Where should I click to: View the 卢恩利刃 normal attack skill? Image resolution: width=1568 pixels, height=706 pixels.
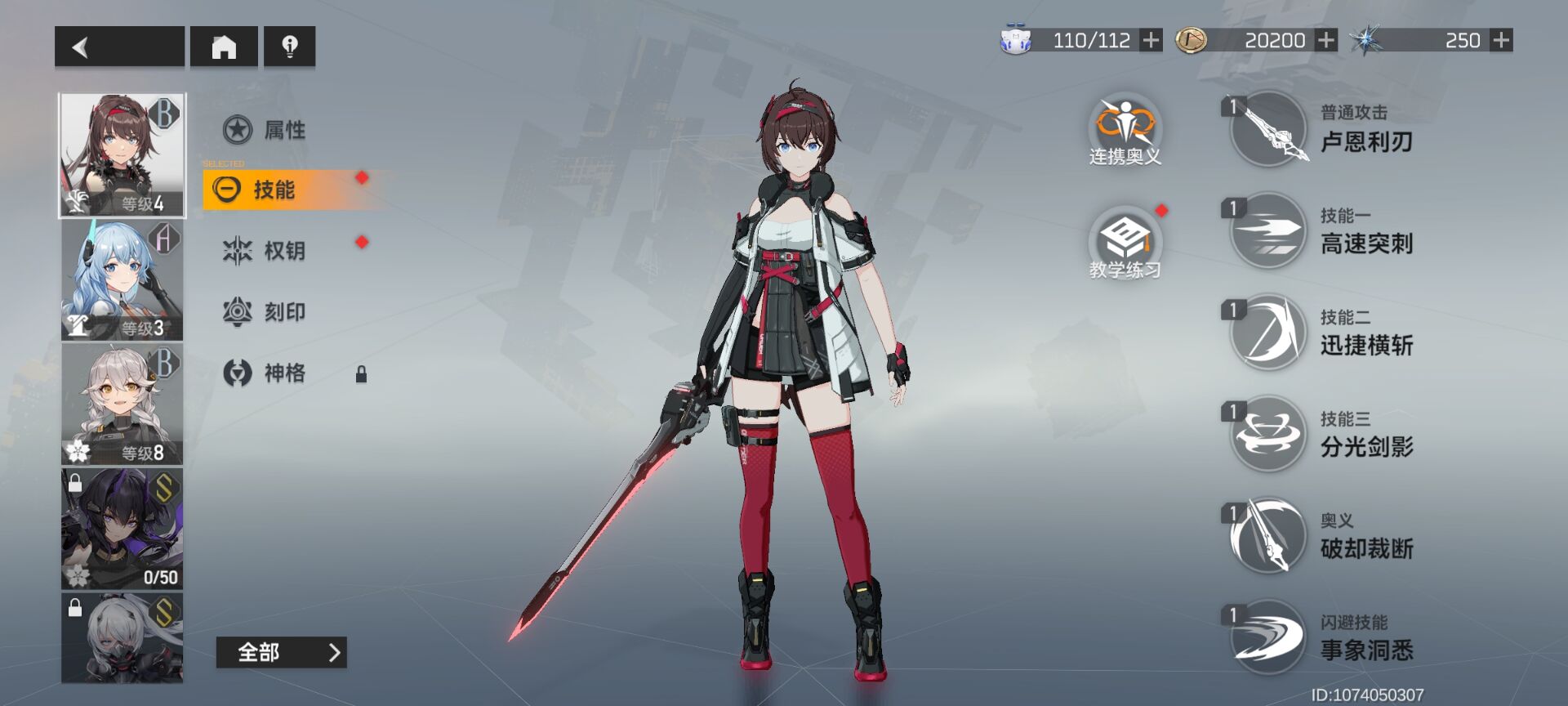point(1268,129)
